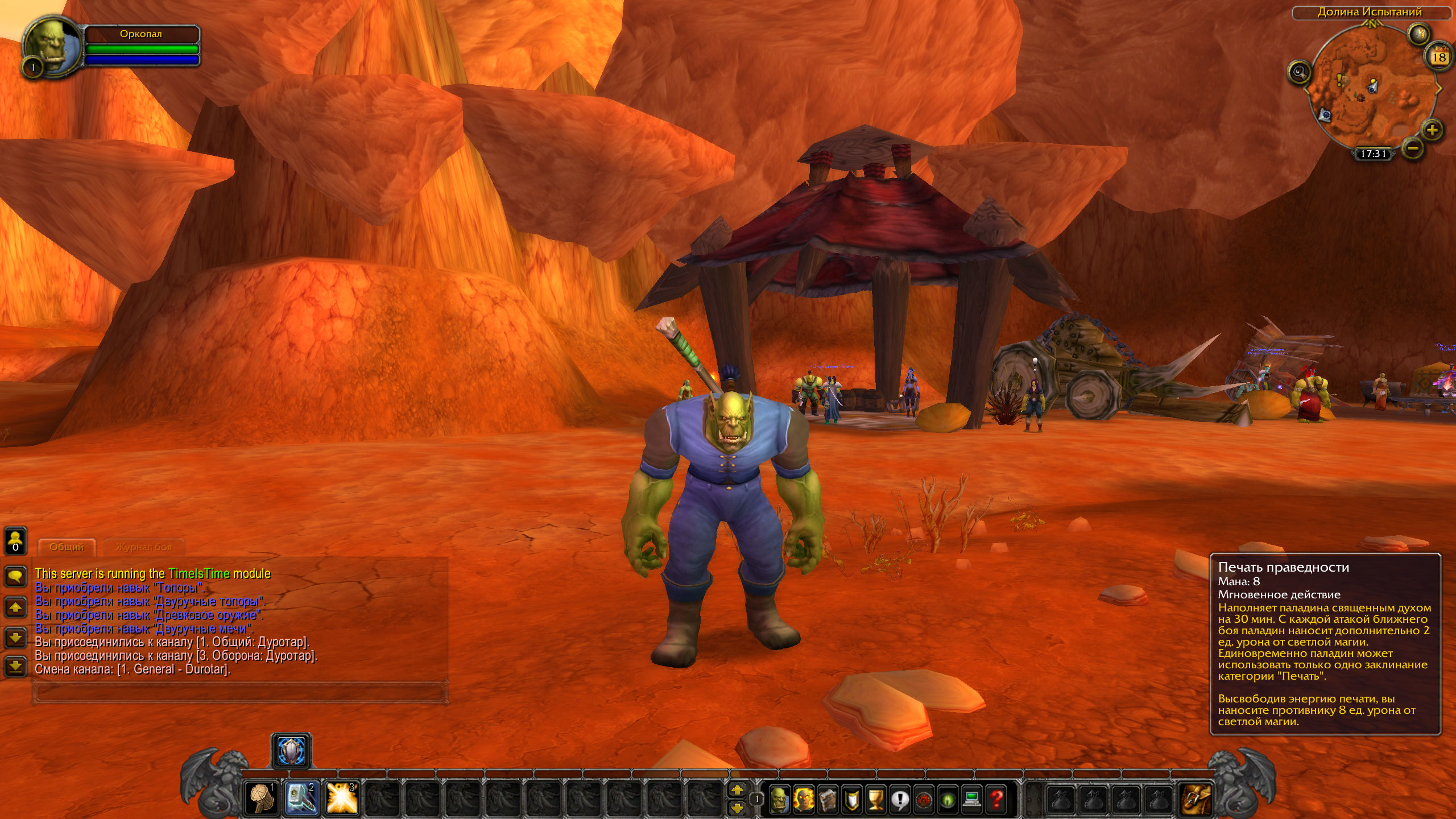The width and height of the screenshot is (1456, 819).
Task: Select the Общий chat tab
Action: coord(67,547)
